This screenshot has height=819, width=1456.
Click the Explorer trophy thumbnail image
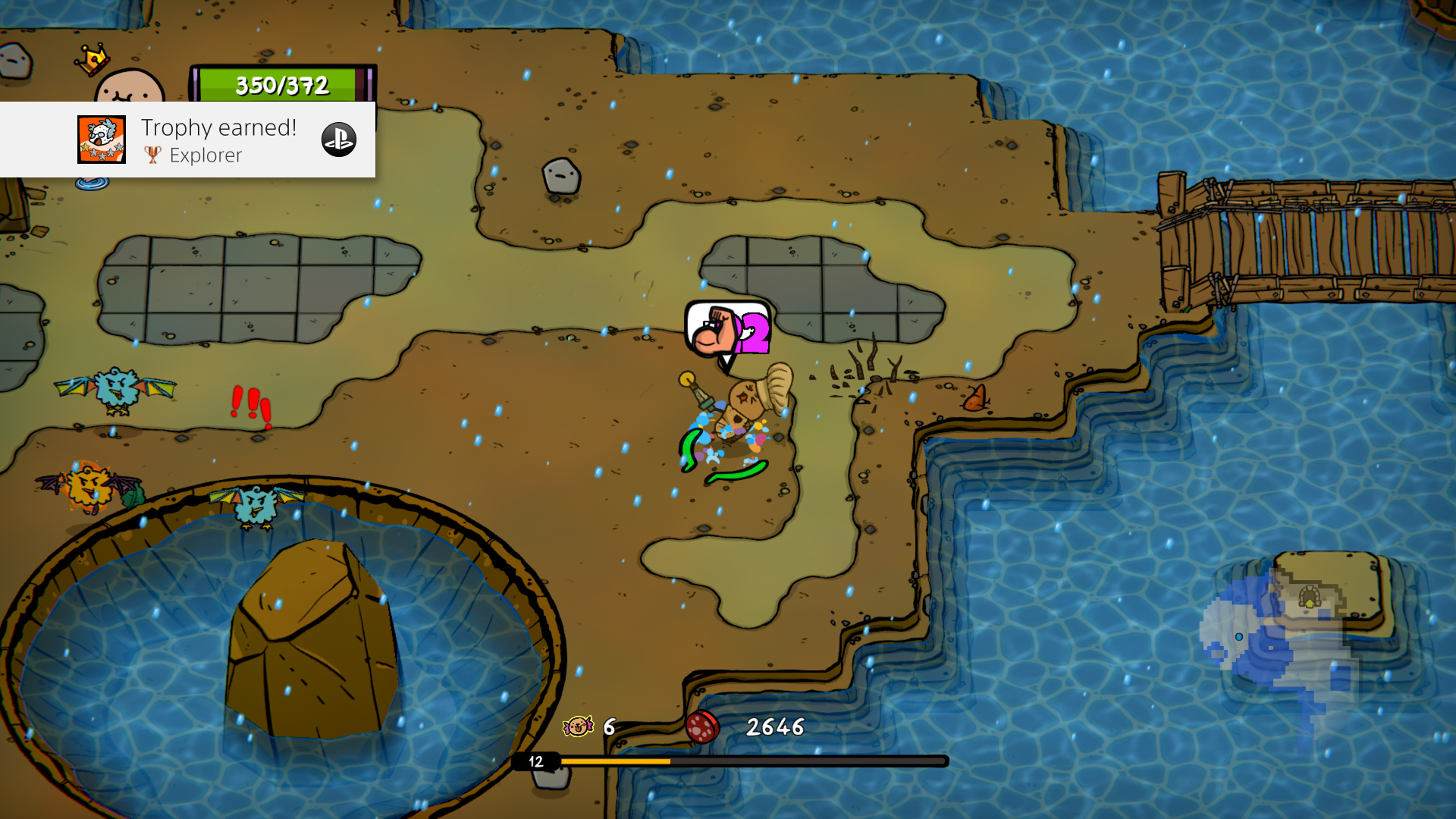[x=102, y=140]
